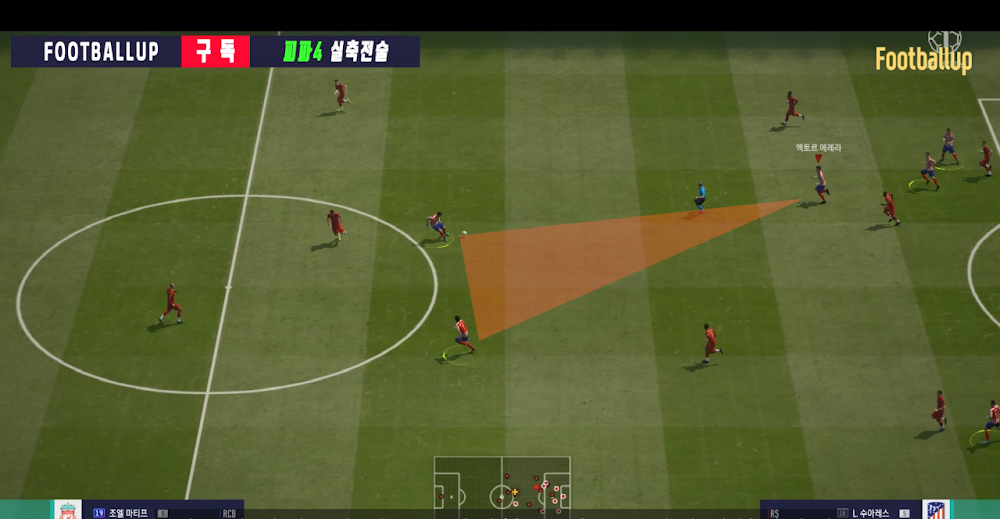
Task: Click the 조엘 마티프 player name bar
Action: [150, 512]
